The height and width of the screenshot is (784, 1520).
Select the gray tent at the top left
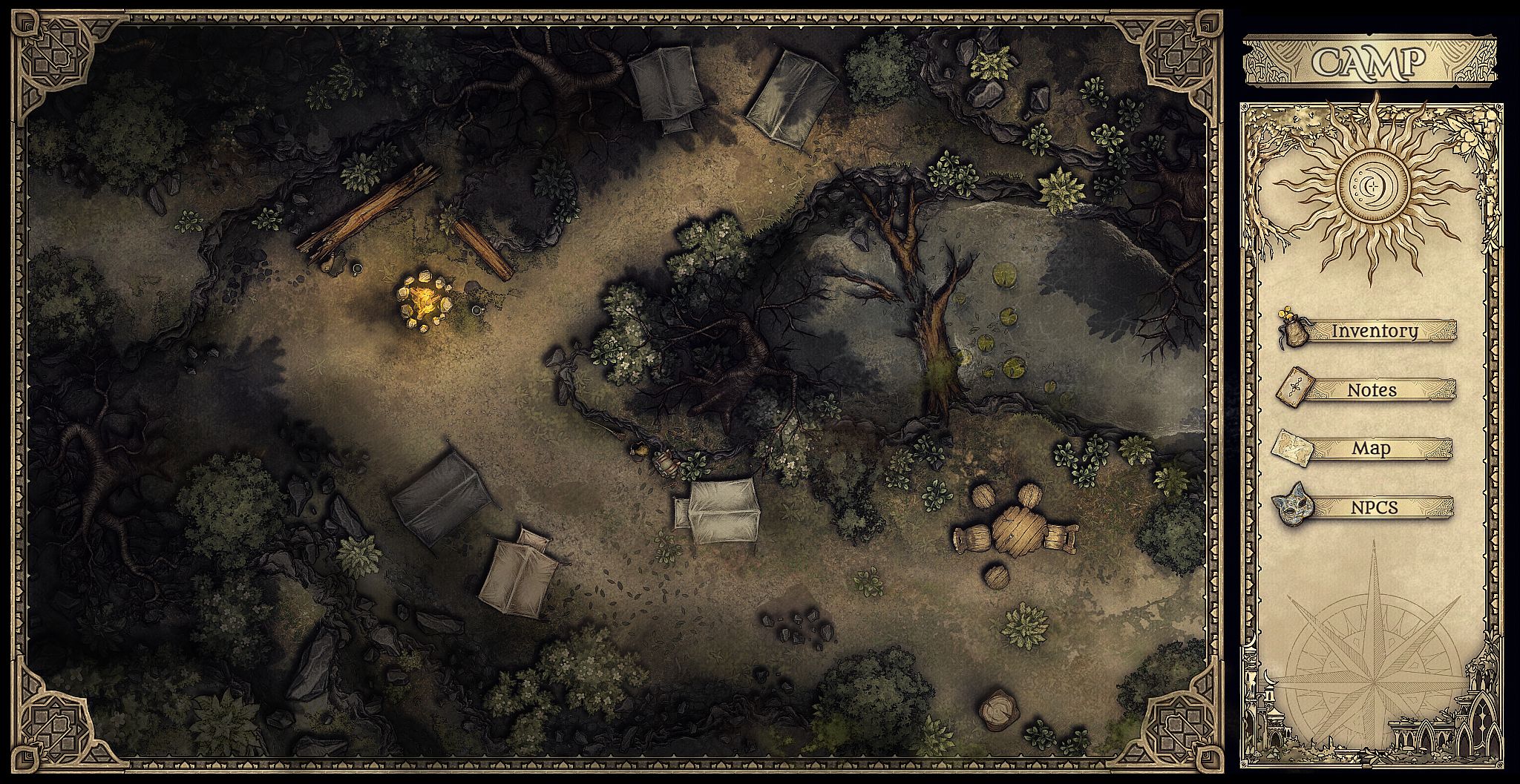pos(666,82)
